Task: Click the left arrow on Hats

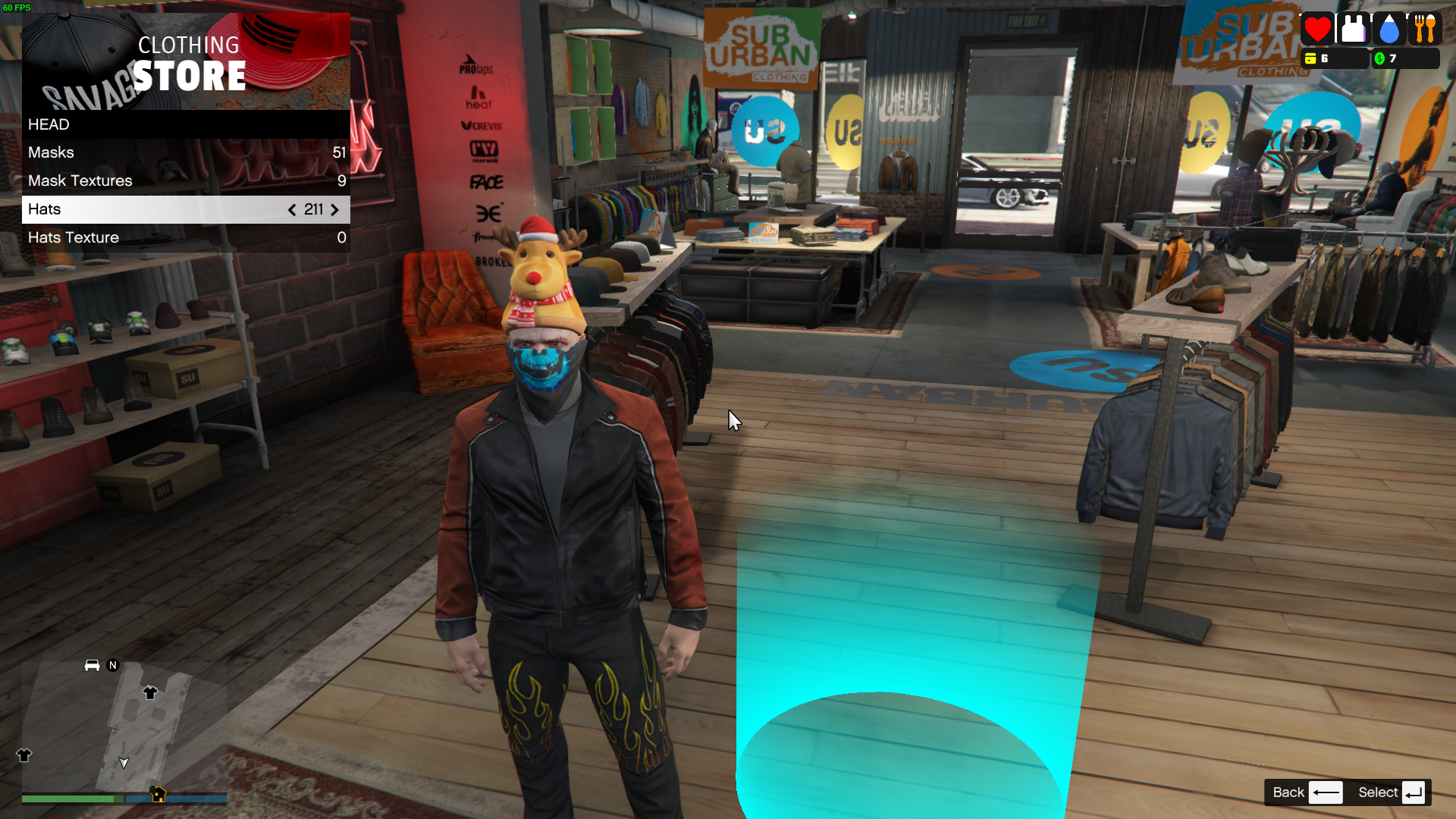Action: coord(292,210)
